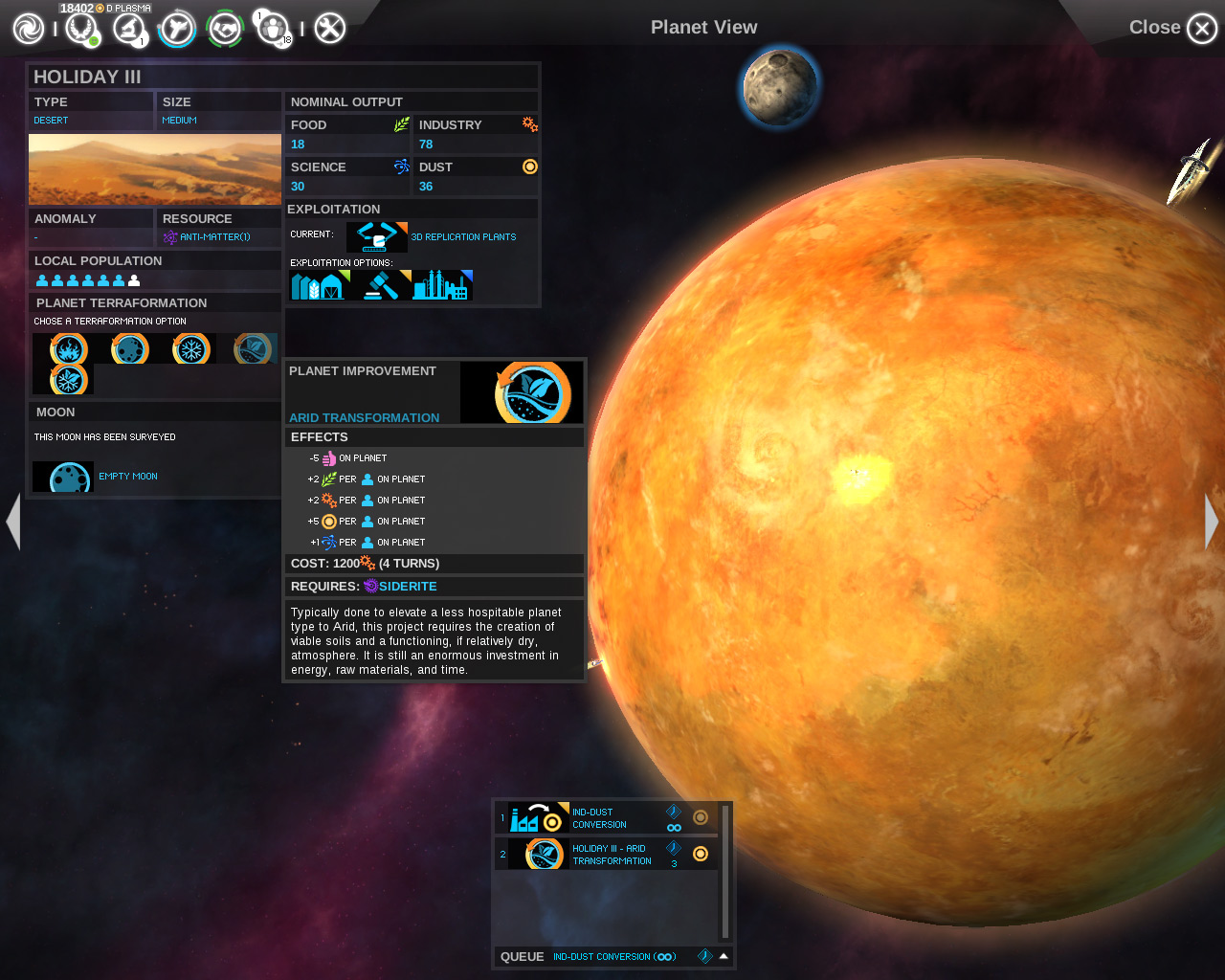Close the Planet View screen

click(x=1201, y=29)
